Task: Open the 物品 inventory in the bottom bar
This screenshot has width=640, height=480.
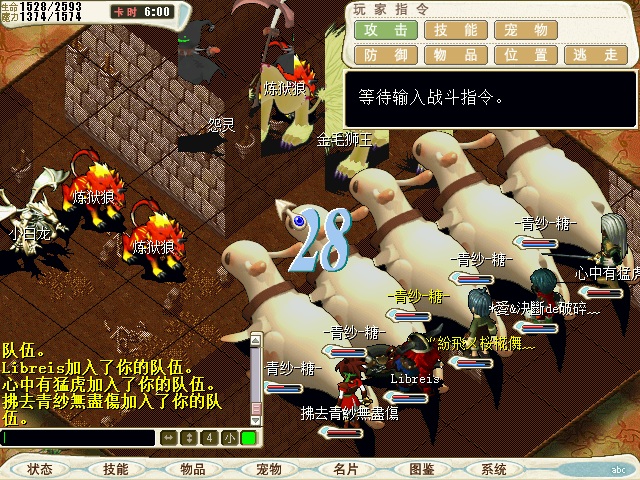Action: pos(193,468)
